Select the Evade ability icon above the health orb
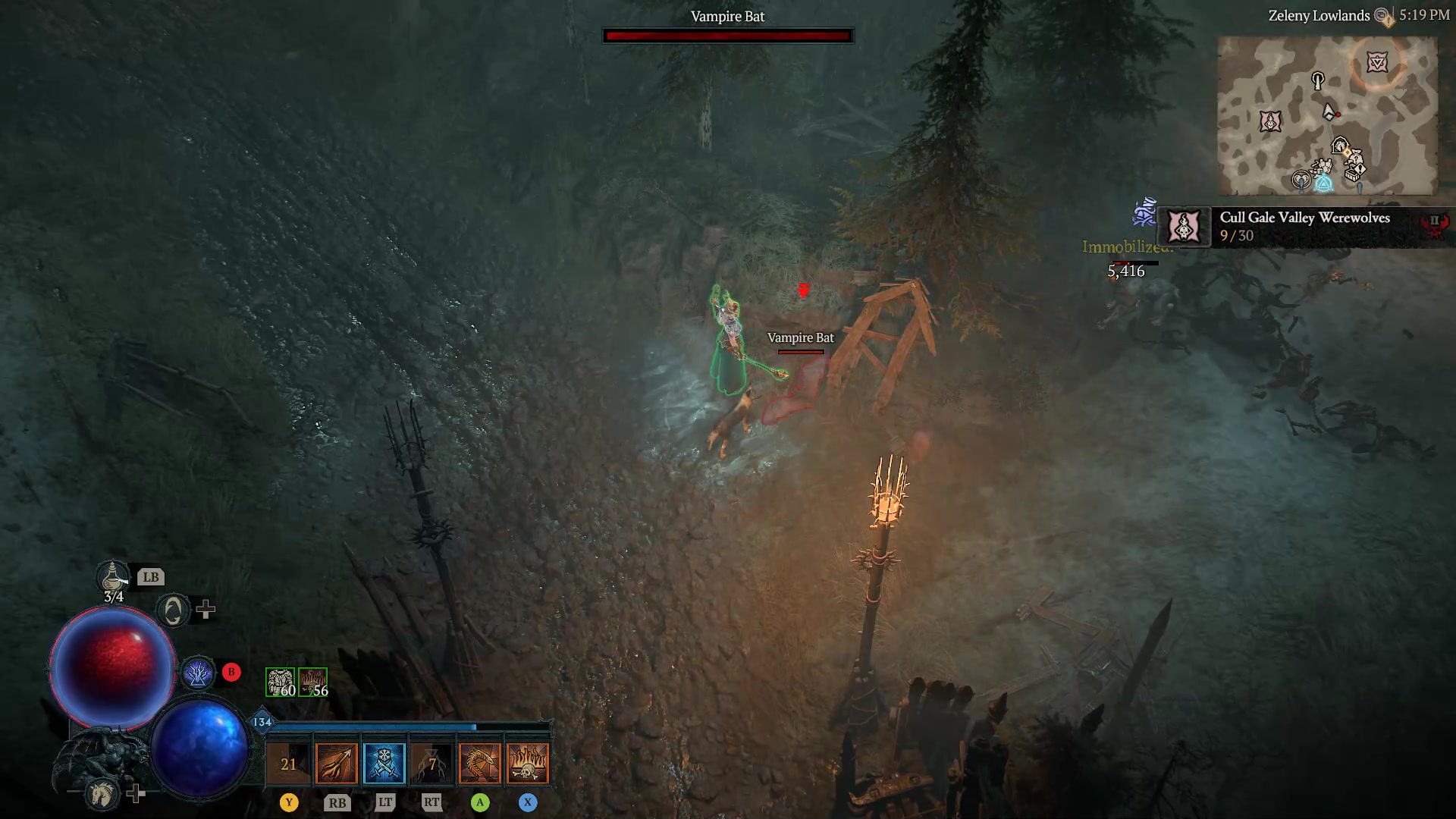 click(173, 609)
